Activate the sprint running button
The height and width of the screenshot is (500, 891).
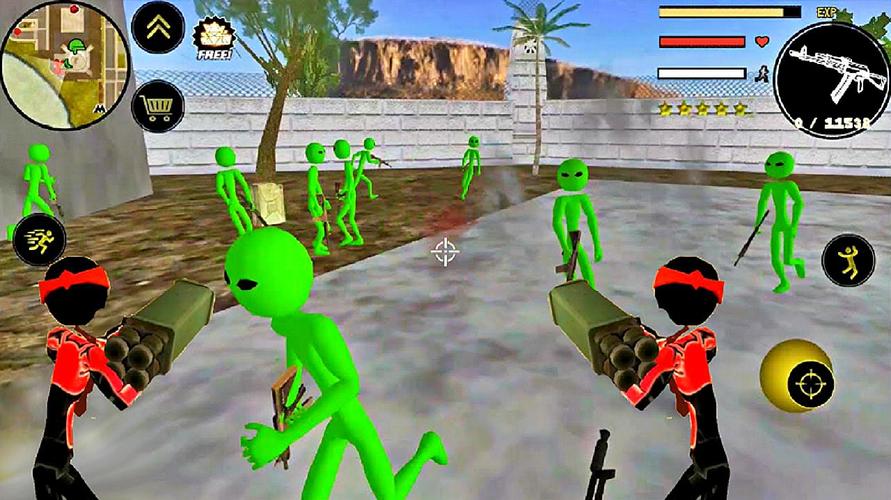point(40,240)
